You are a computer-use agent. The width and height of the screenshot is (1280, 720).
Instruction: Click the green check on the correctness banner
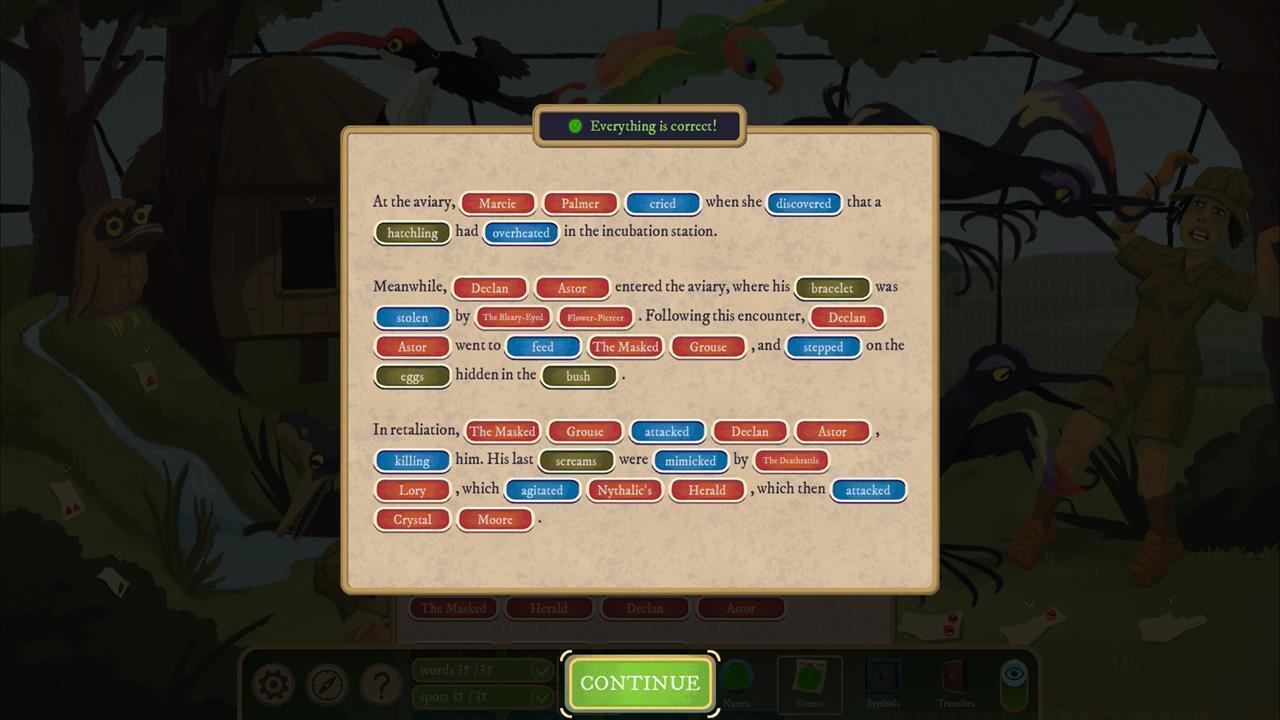[x=575, y=125]
